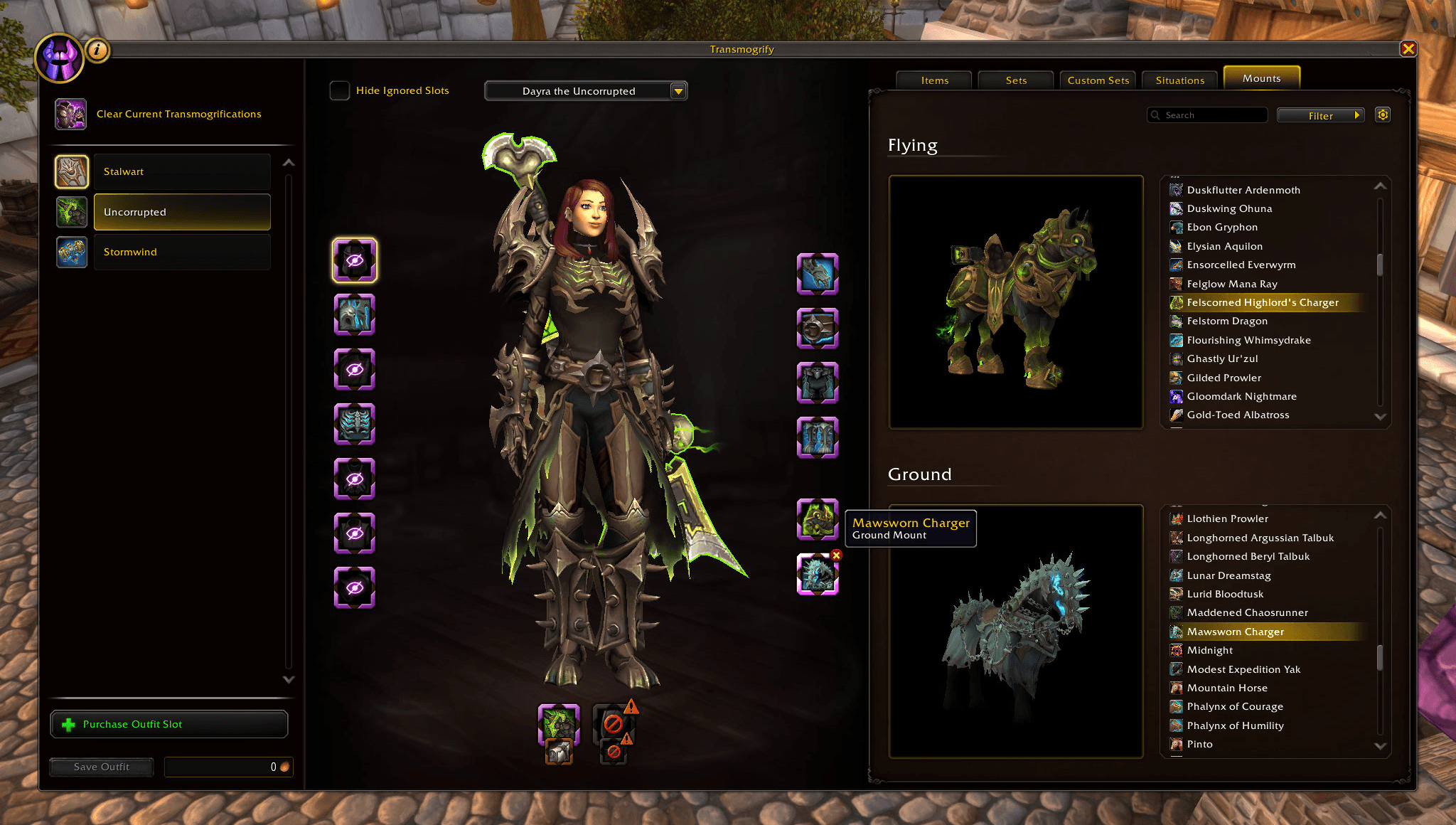Click the Save Outfit button
The height and width of the screenshot is (825, 1456).
pyautogui.click(x=102, y=767)
